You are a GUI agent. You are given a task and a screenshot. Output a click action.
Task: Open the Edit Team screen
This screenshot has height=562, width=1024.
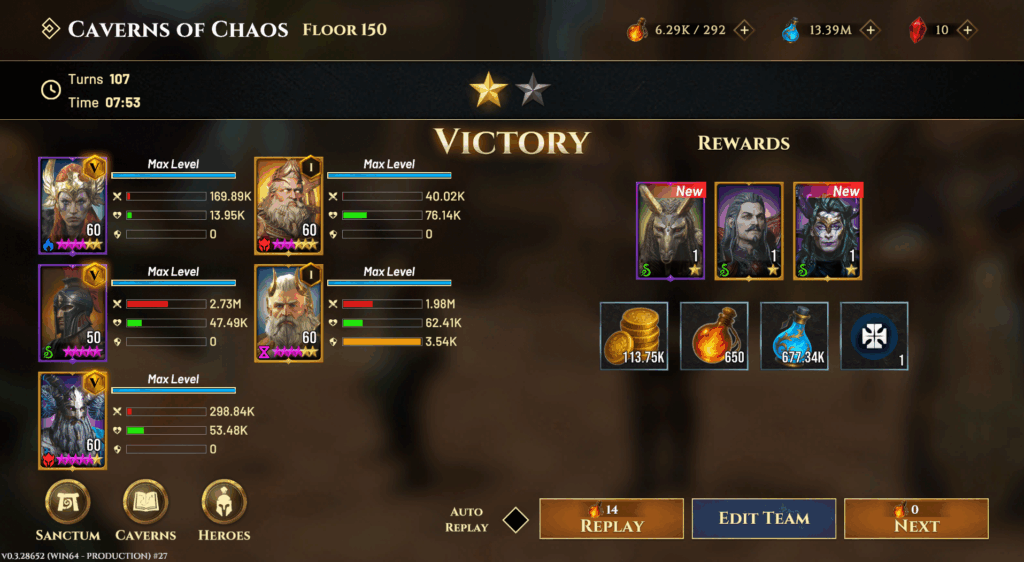click(764, 519)
